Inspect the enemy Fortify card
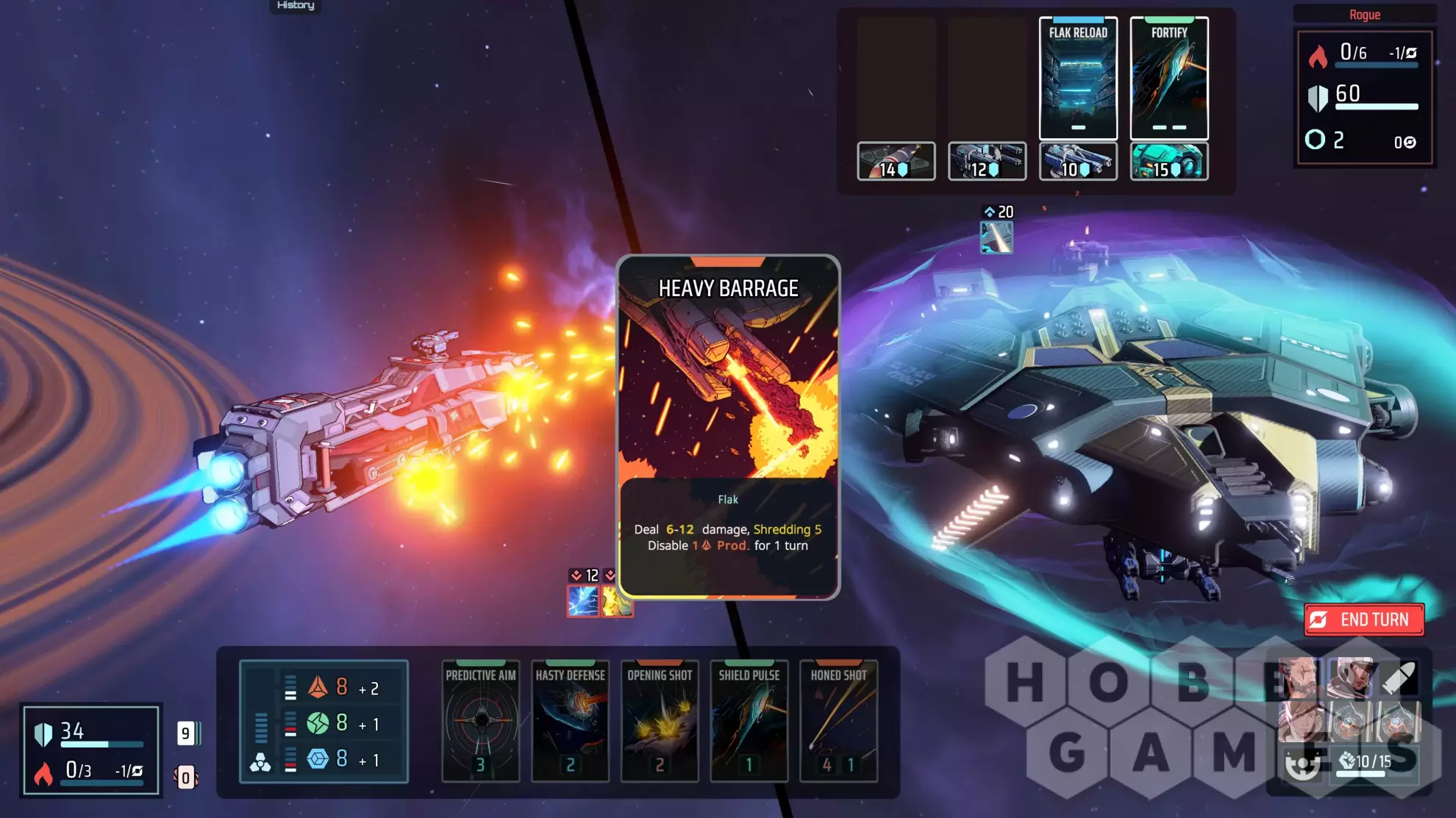This screenshot has height=818, width=1456. [1169, 78]
